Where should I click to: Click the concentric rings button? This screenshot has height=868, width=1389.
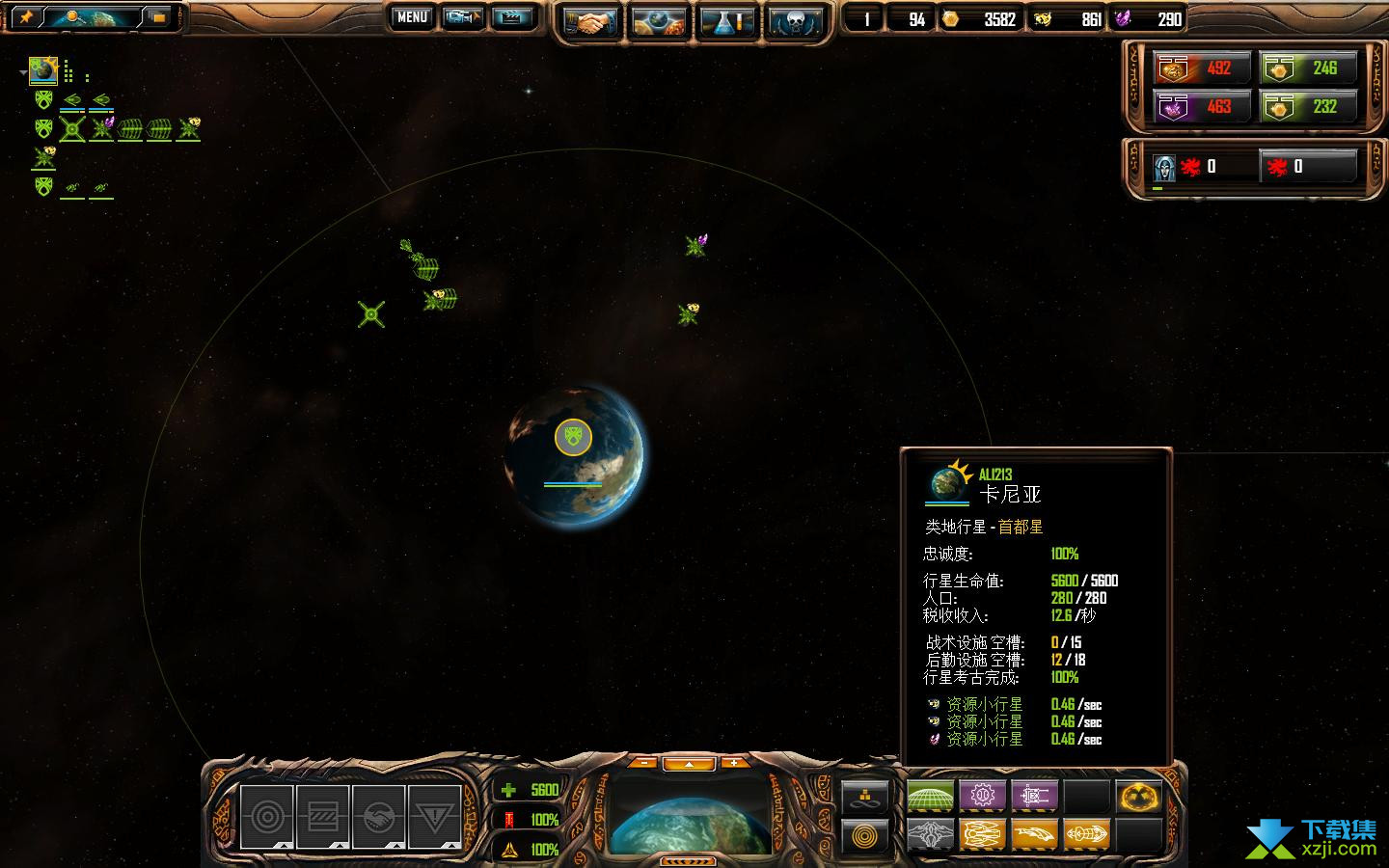[864, 834]
